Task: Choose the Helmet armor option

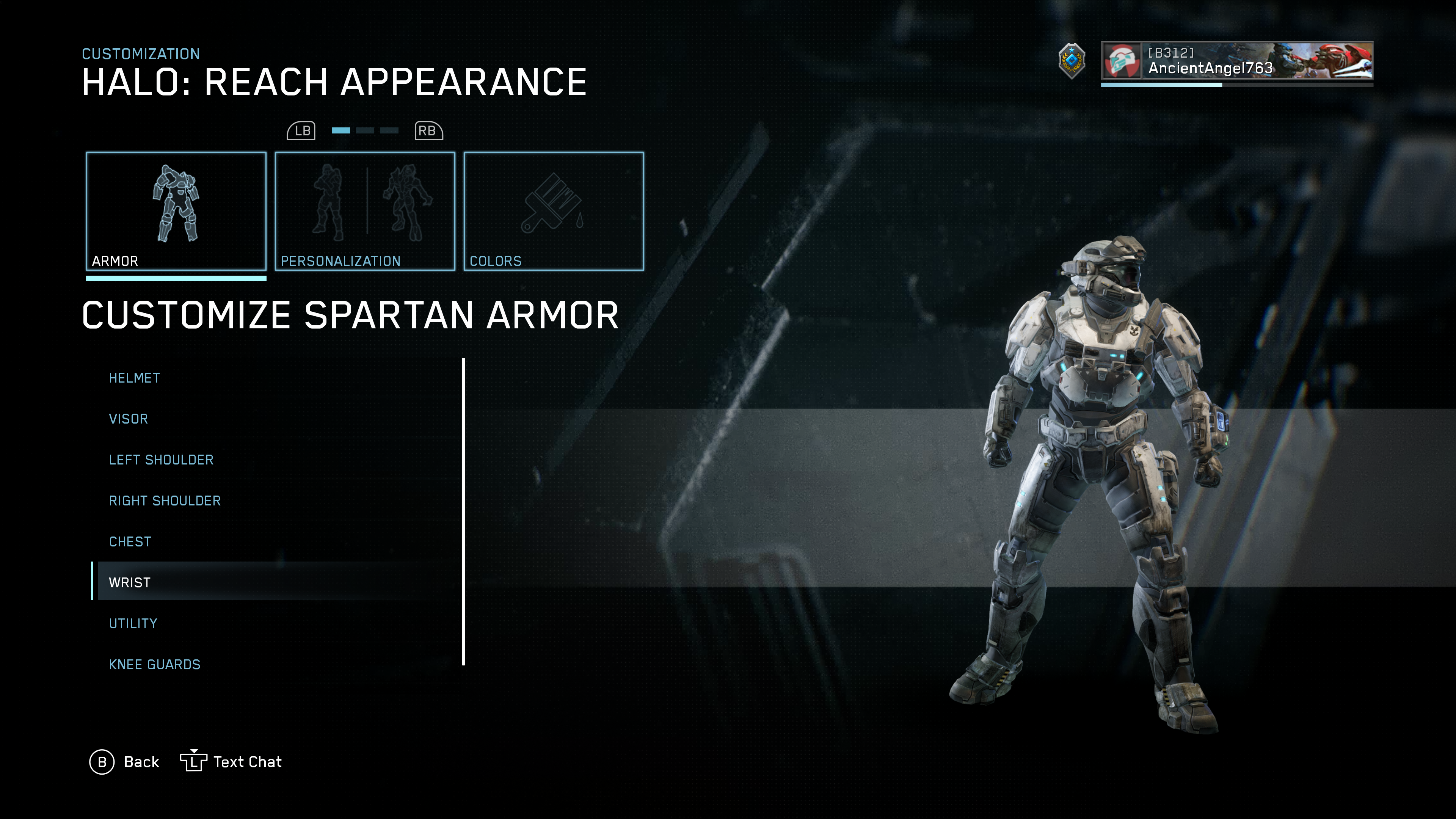Action: coord(135,378)
